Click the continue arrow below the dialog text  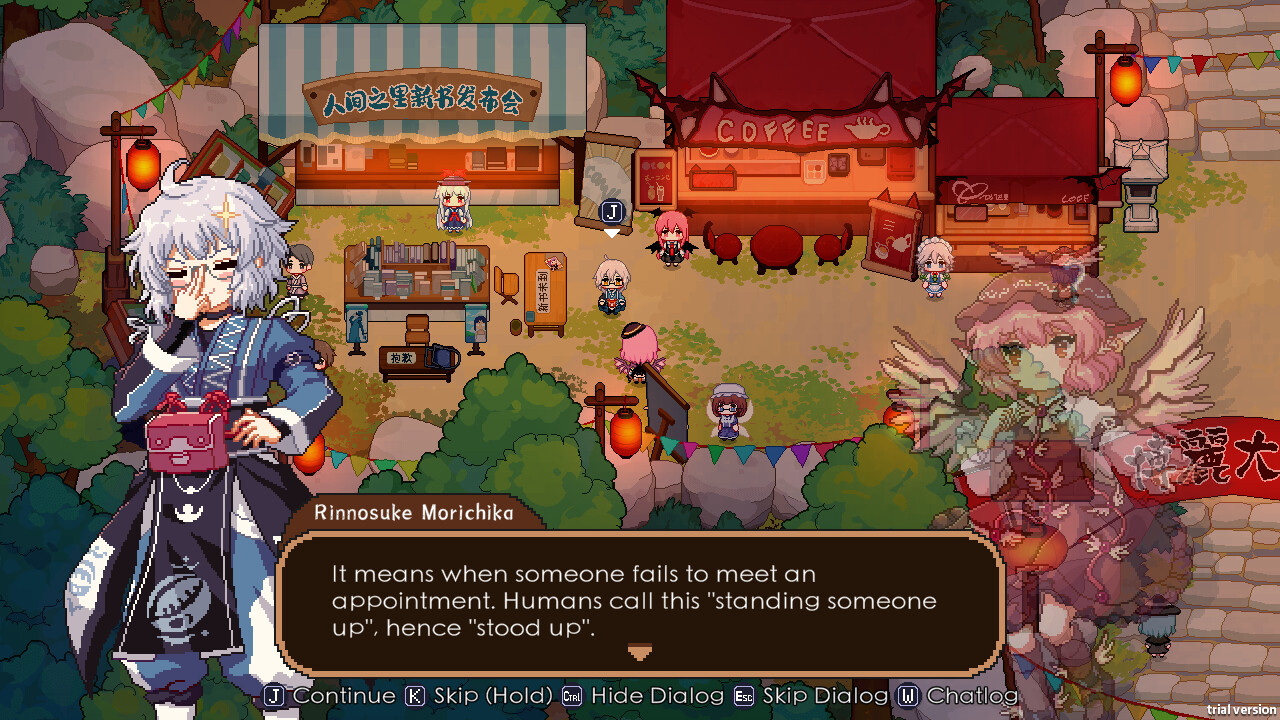tap(638, 650)
